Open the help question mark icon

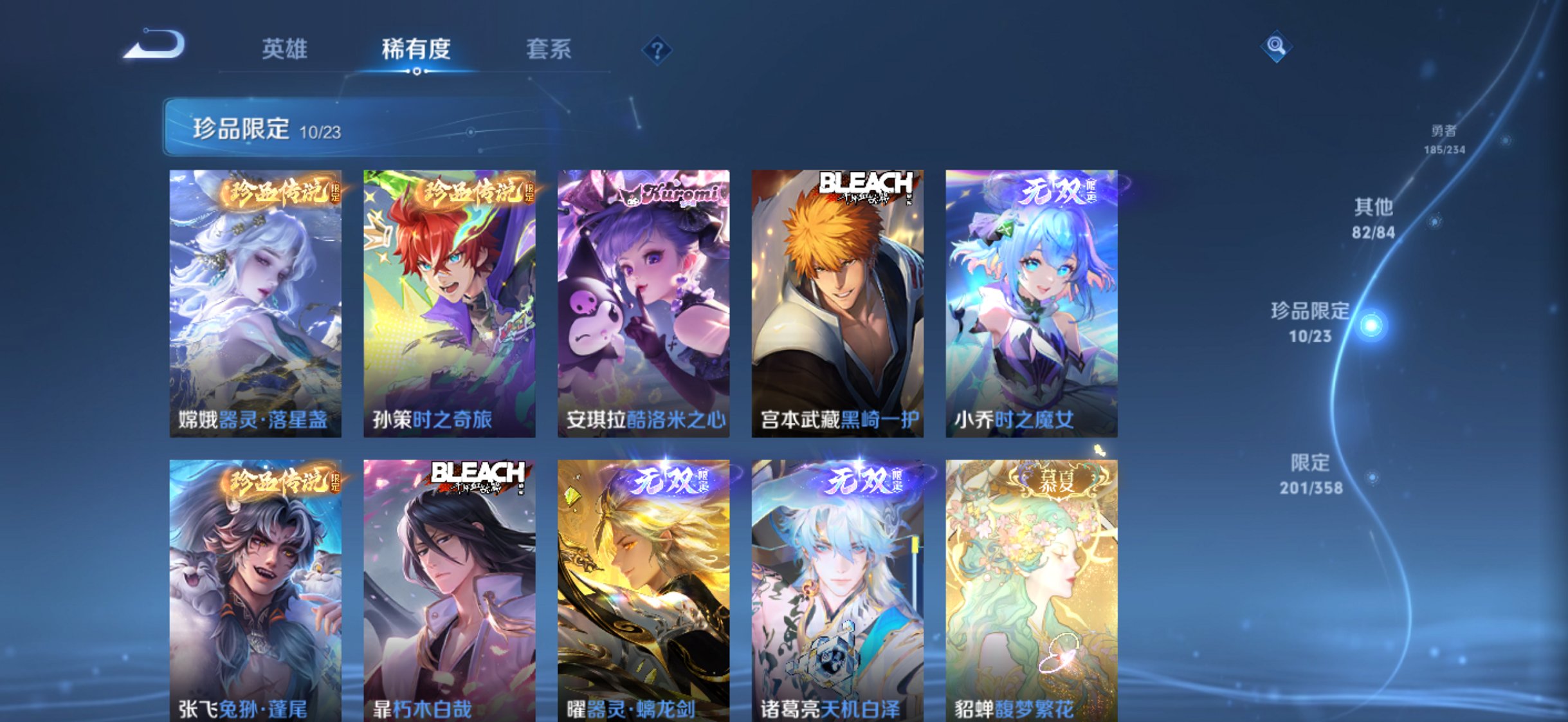tap(656, 51)
